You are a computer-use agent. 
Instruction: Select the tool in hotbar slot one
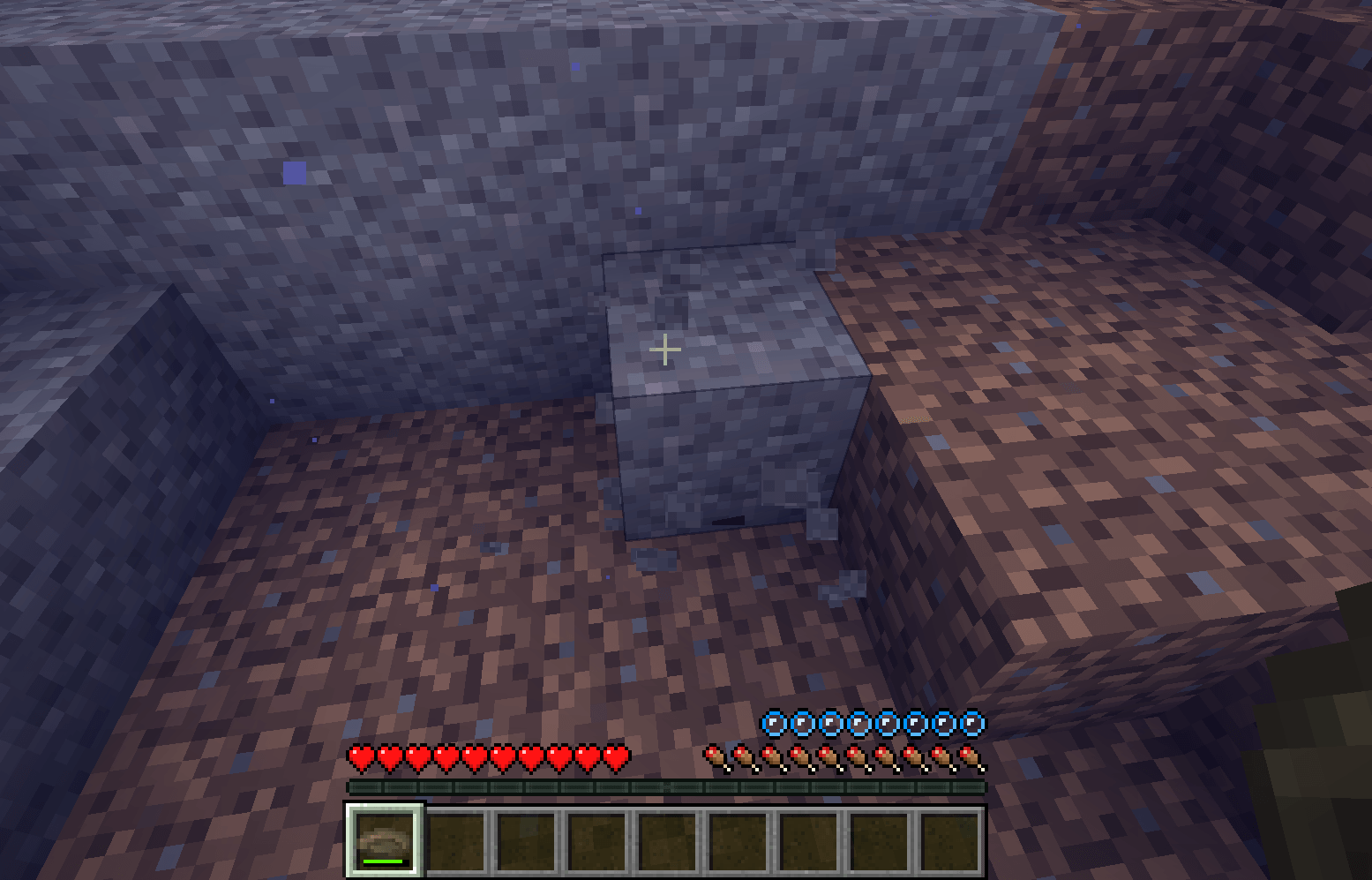384,839
